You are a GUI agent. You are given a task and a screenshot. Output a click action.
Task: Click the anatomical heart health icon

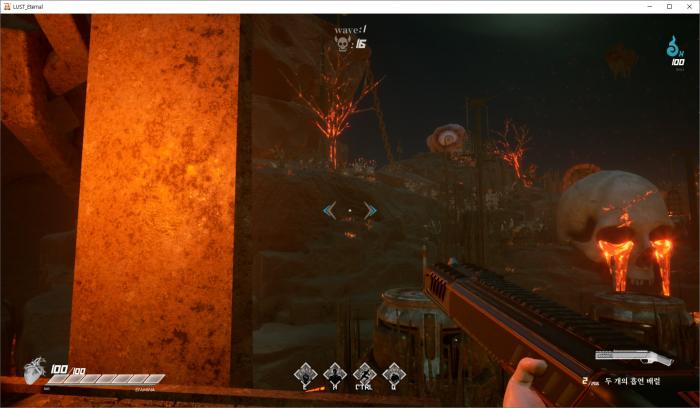[35, 374]
